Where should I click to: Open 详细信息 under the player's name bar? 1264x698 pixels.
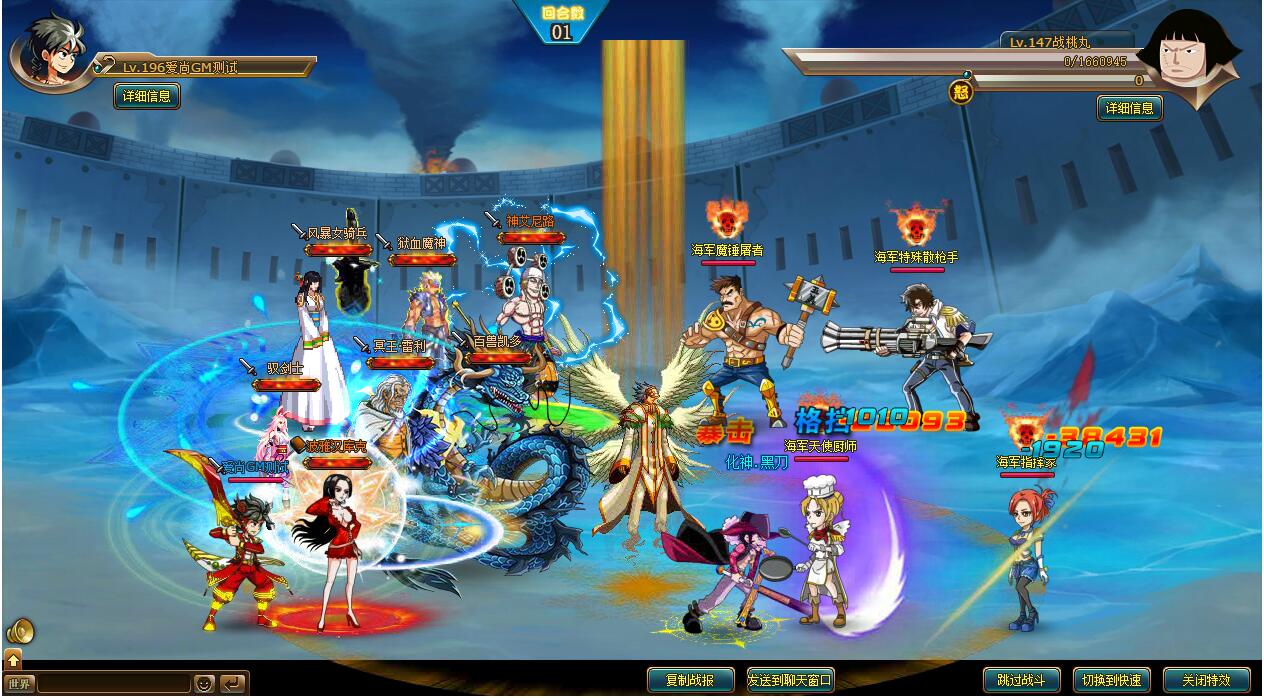click(147, 96)
